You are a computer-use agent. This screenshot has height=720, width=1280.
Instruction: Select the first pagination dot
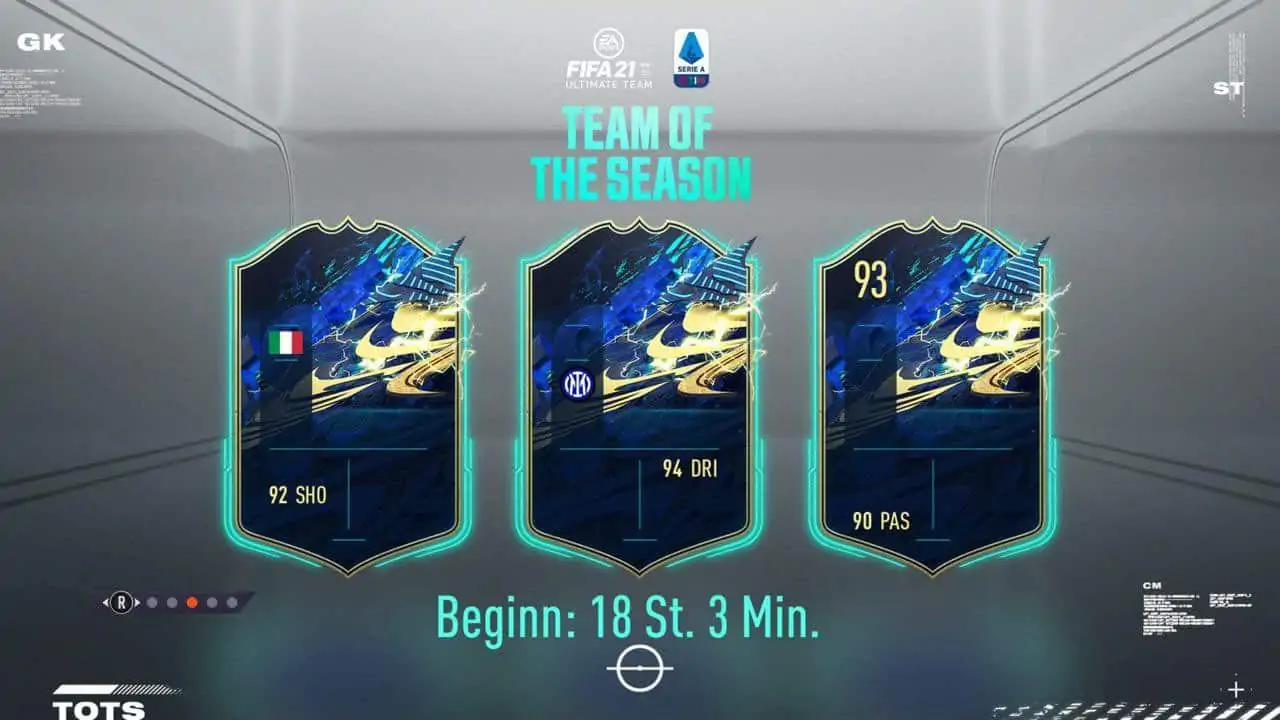[152, 602]
